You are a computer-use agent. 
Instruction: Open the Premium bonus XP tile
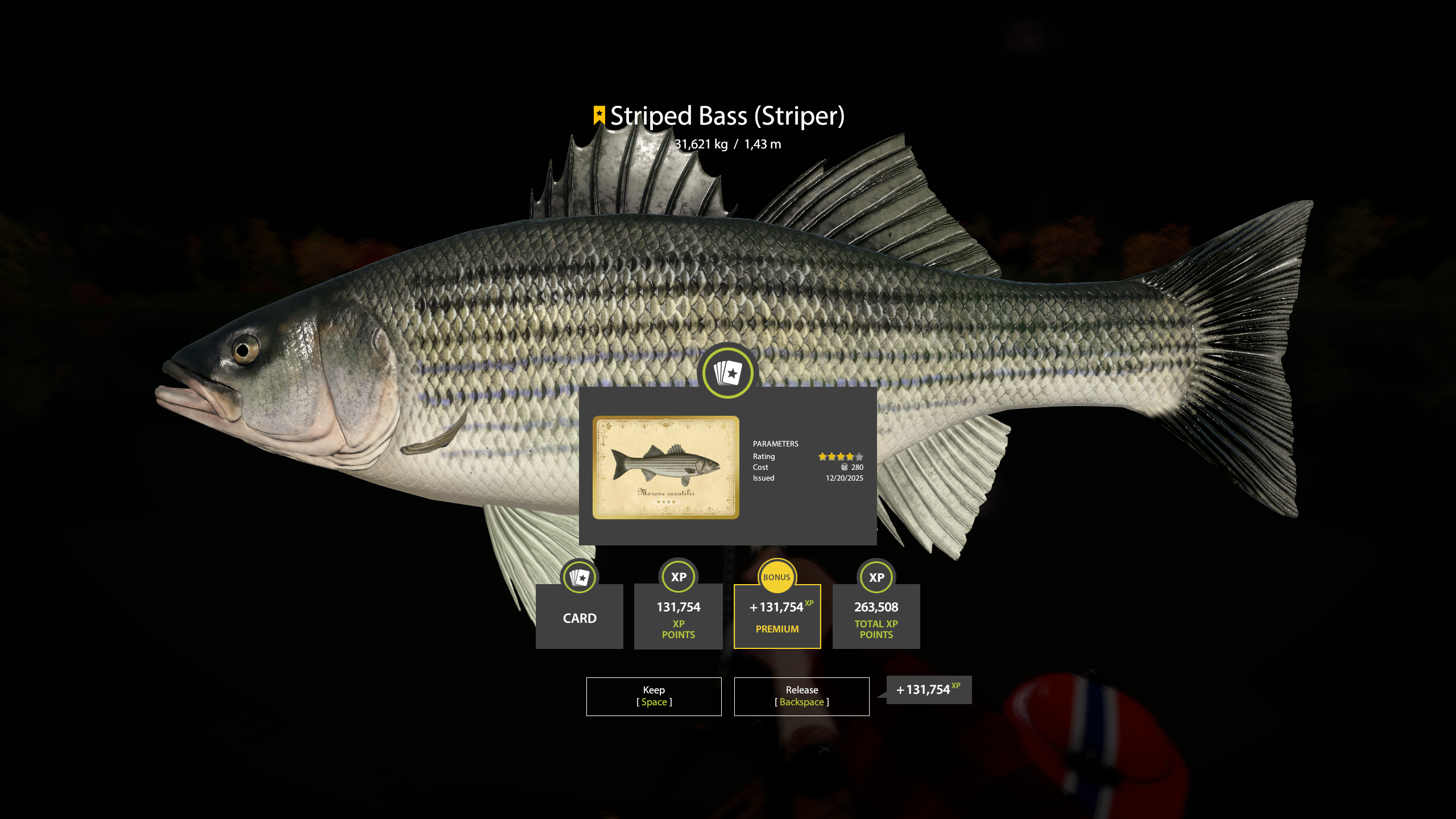click(x=777, y=617)
